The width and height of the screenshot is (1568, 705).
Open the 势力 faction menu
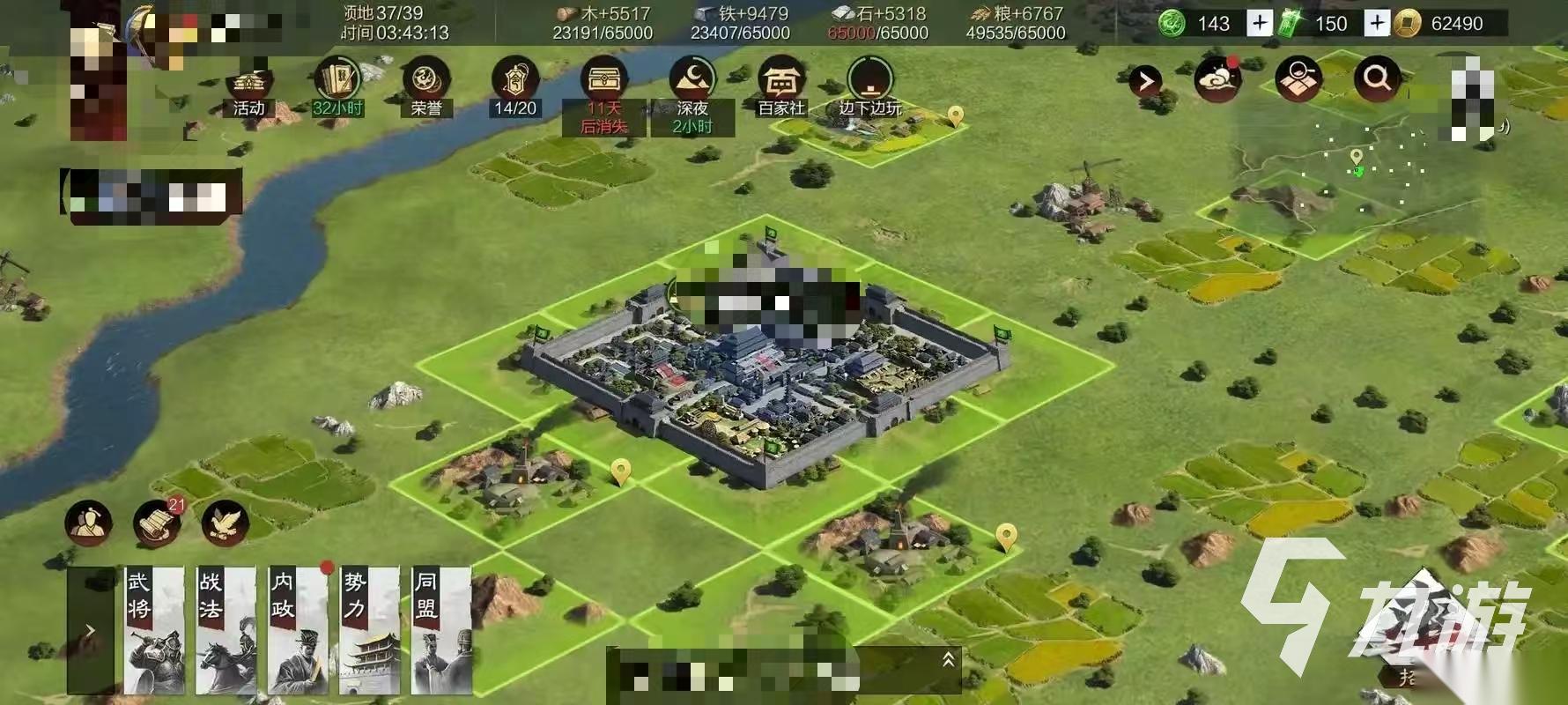click(370, 630)
